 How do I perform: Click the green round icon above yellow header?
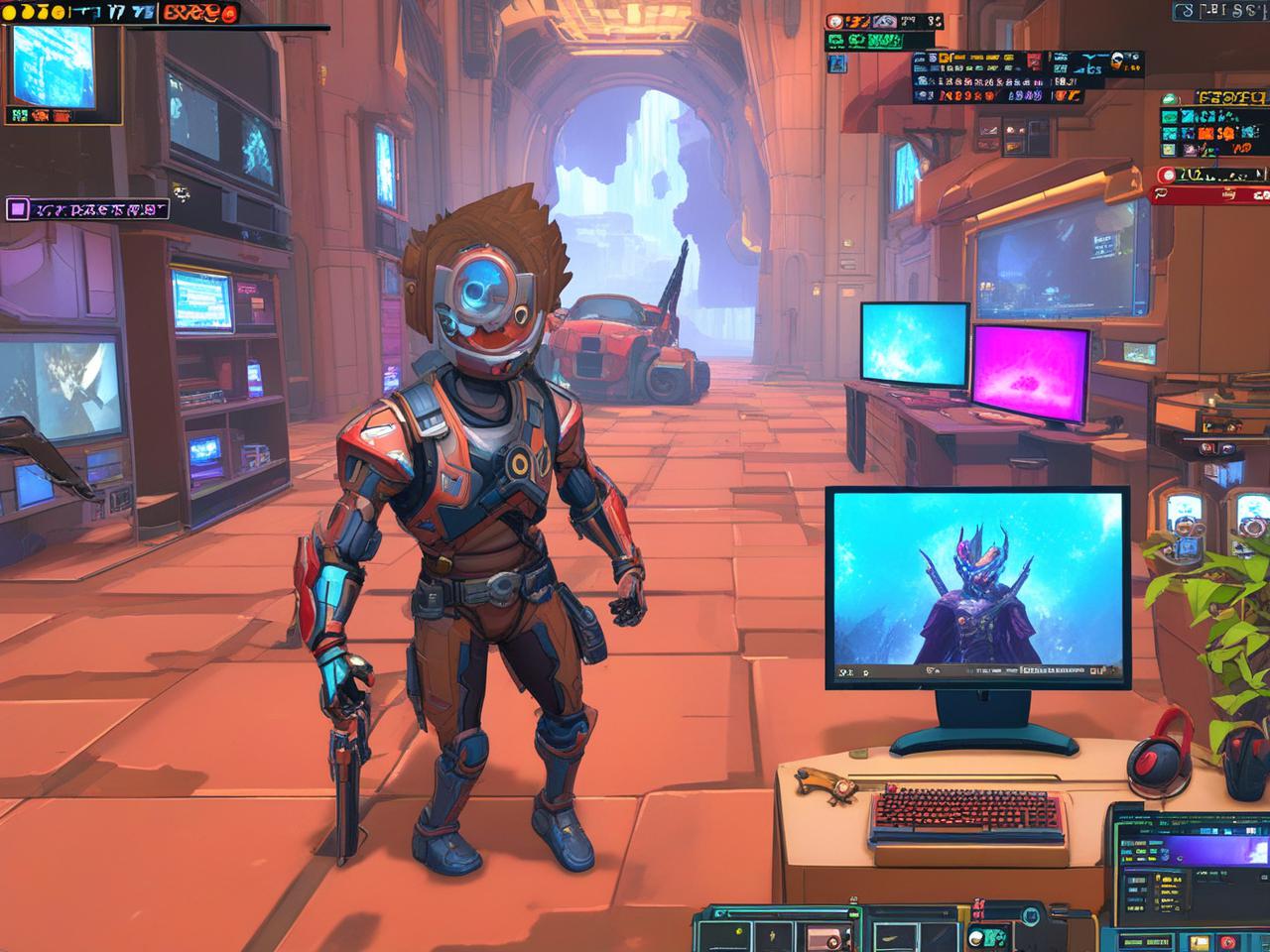(x=1170, y=98)
